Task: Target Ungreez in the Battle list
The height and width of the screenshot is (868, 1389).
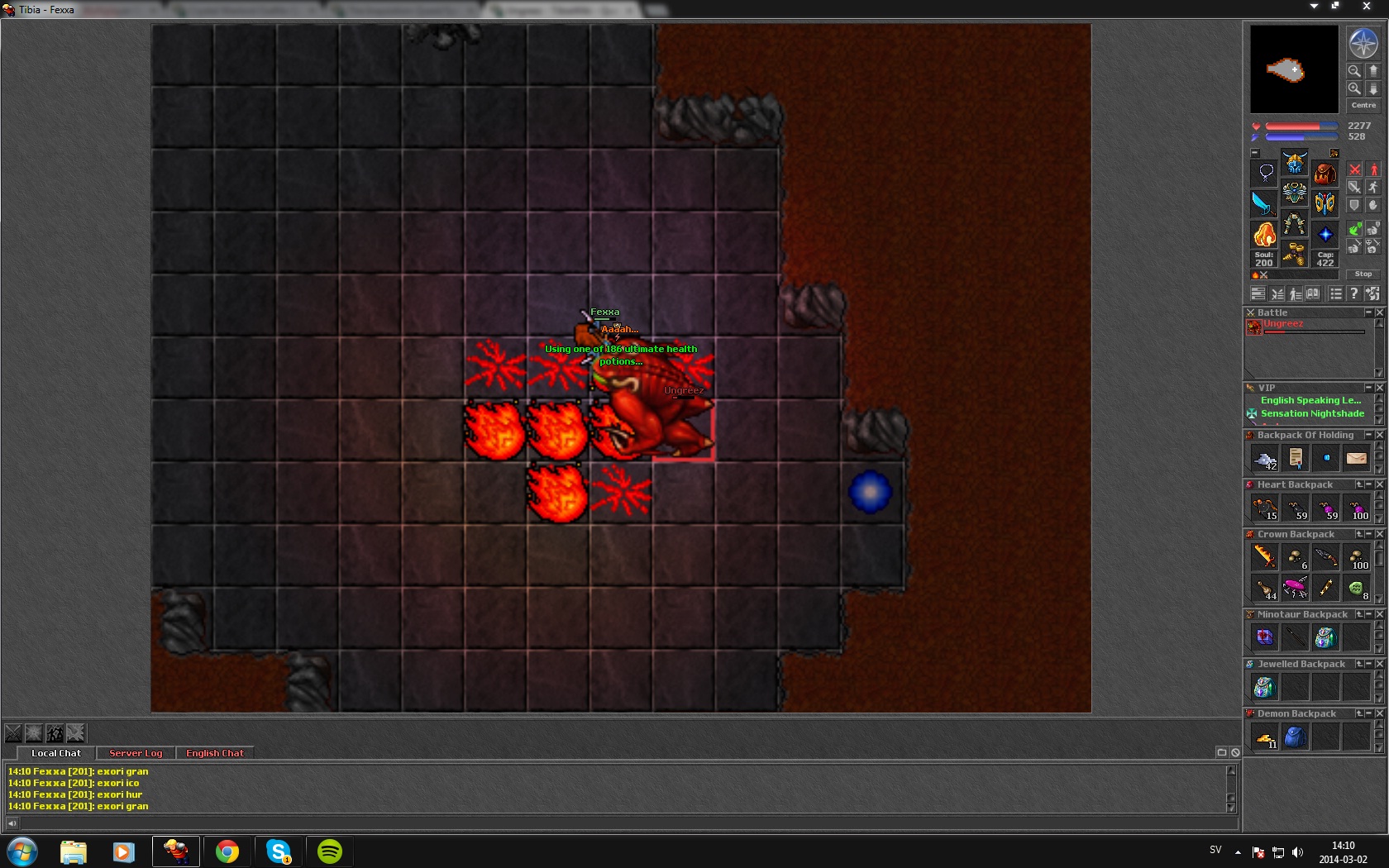Action: coord(1282,325)
